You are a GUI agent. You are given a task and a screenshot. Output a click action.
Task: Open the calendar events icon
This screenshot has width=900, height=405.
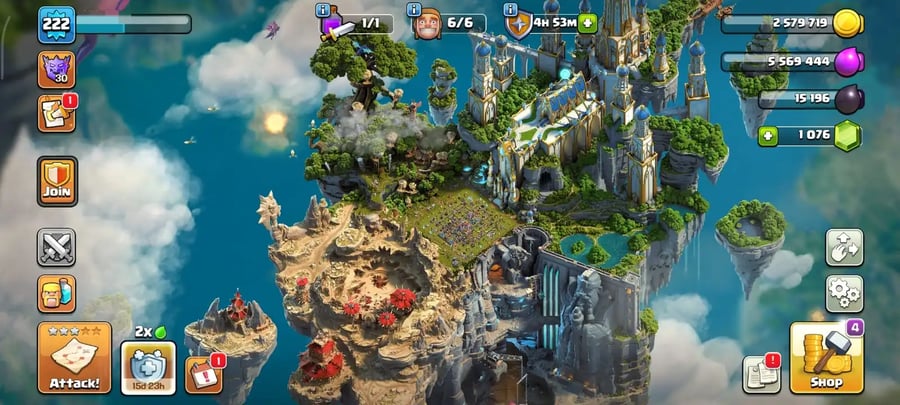[203, 373]
